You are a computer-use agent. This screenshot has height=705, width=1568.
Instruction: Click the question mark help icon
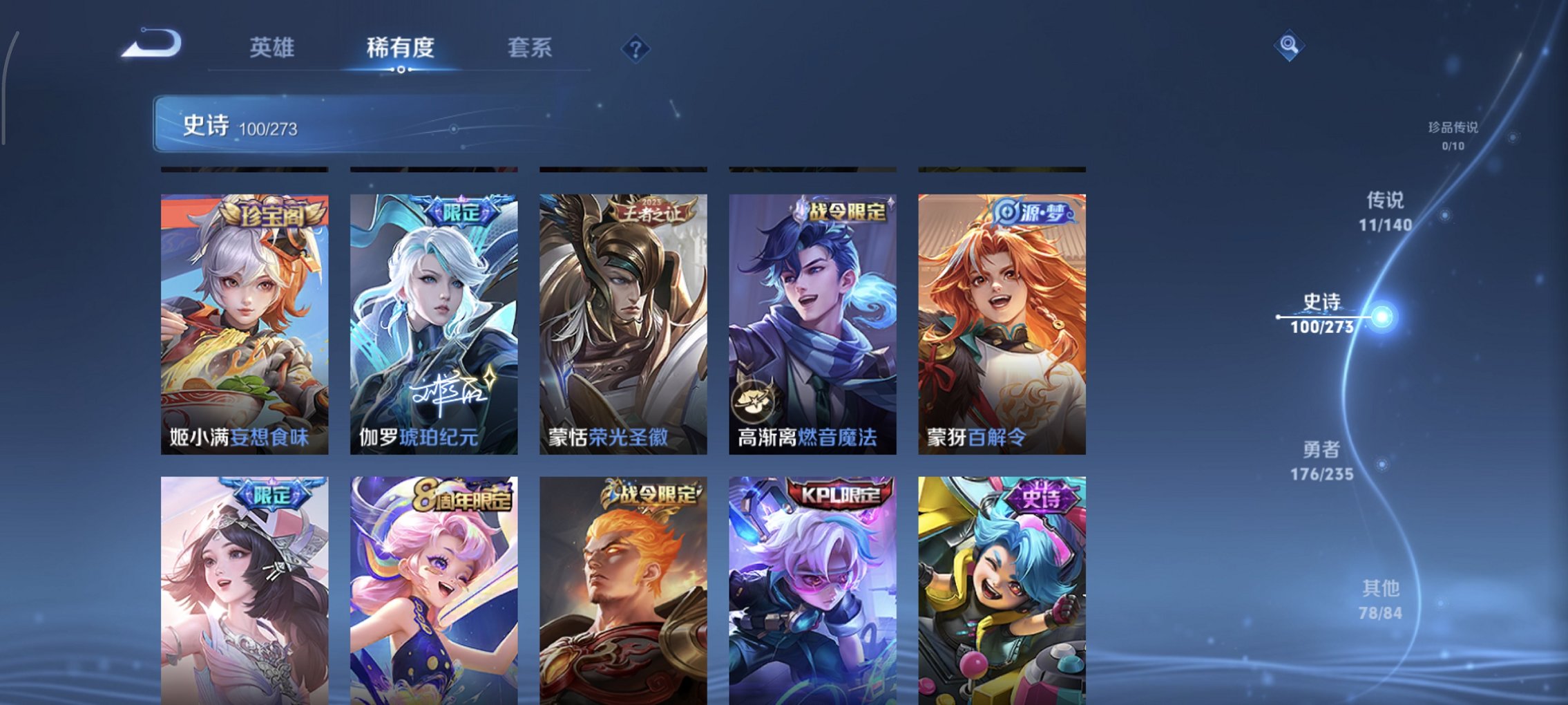pyautogui.click(x=635, y=47)
